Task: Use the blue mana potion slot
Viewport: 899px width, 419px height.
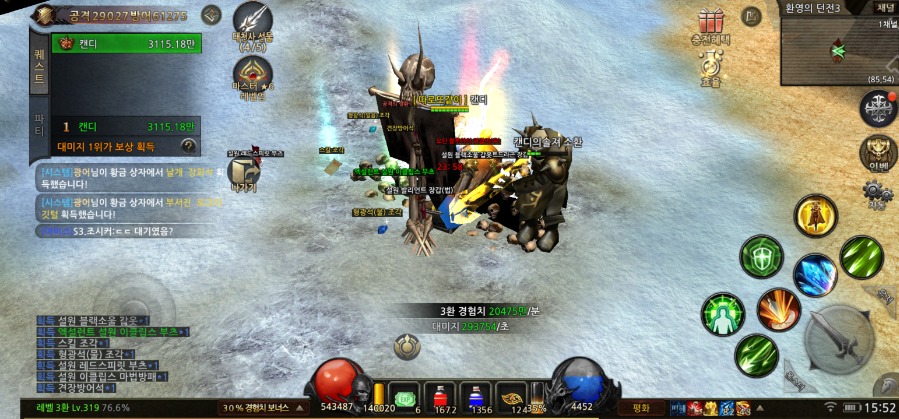Action: coord(483,395)
